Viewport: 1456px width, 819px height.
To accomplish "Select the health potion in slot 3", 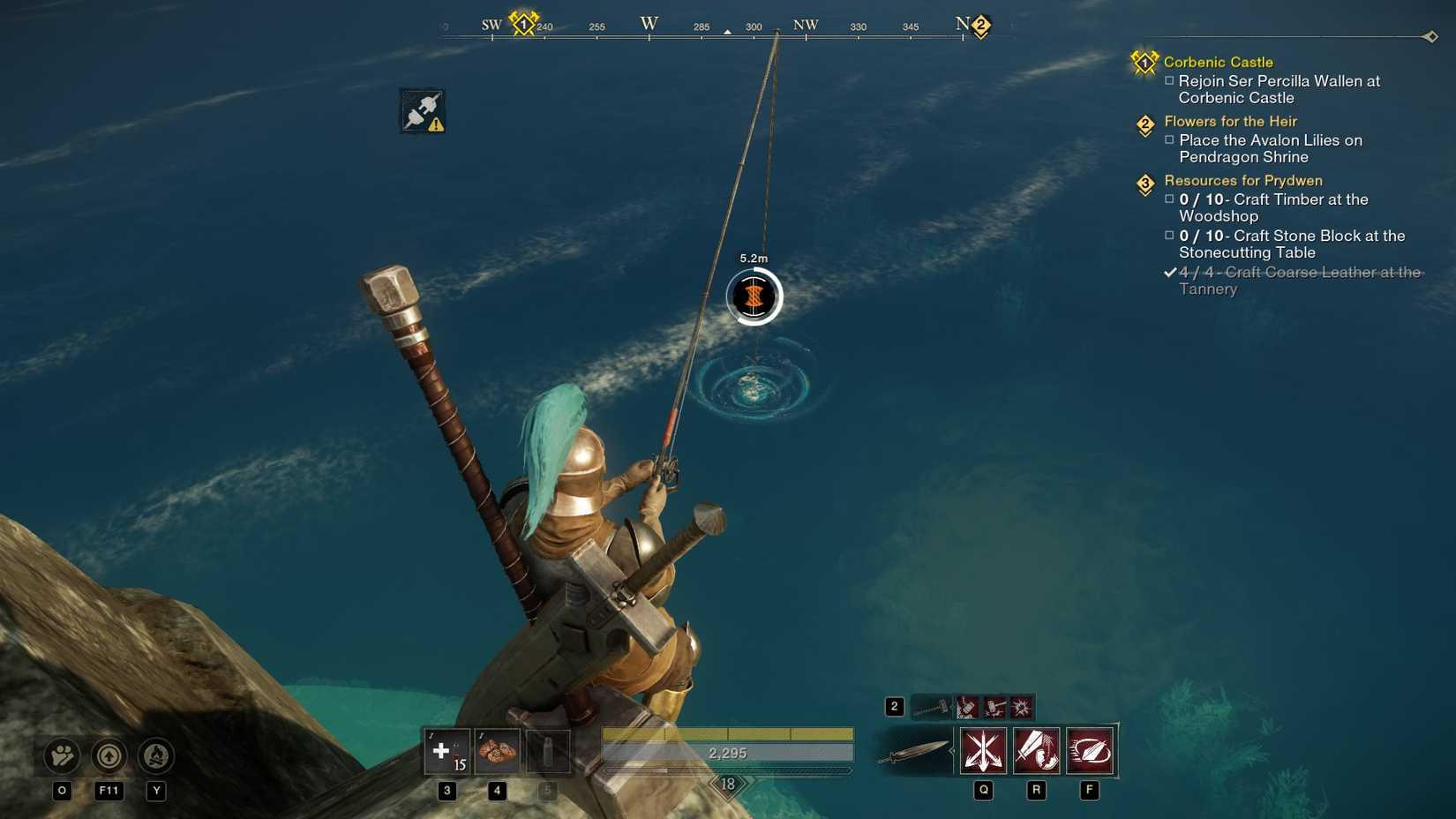I will 446,752.
